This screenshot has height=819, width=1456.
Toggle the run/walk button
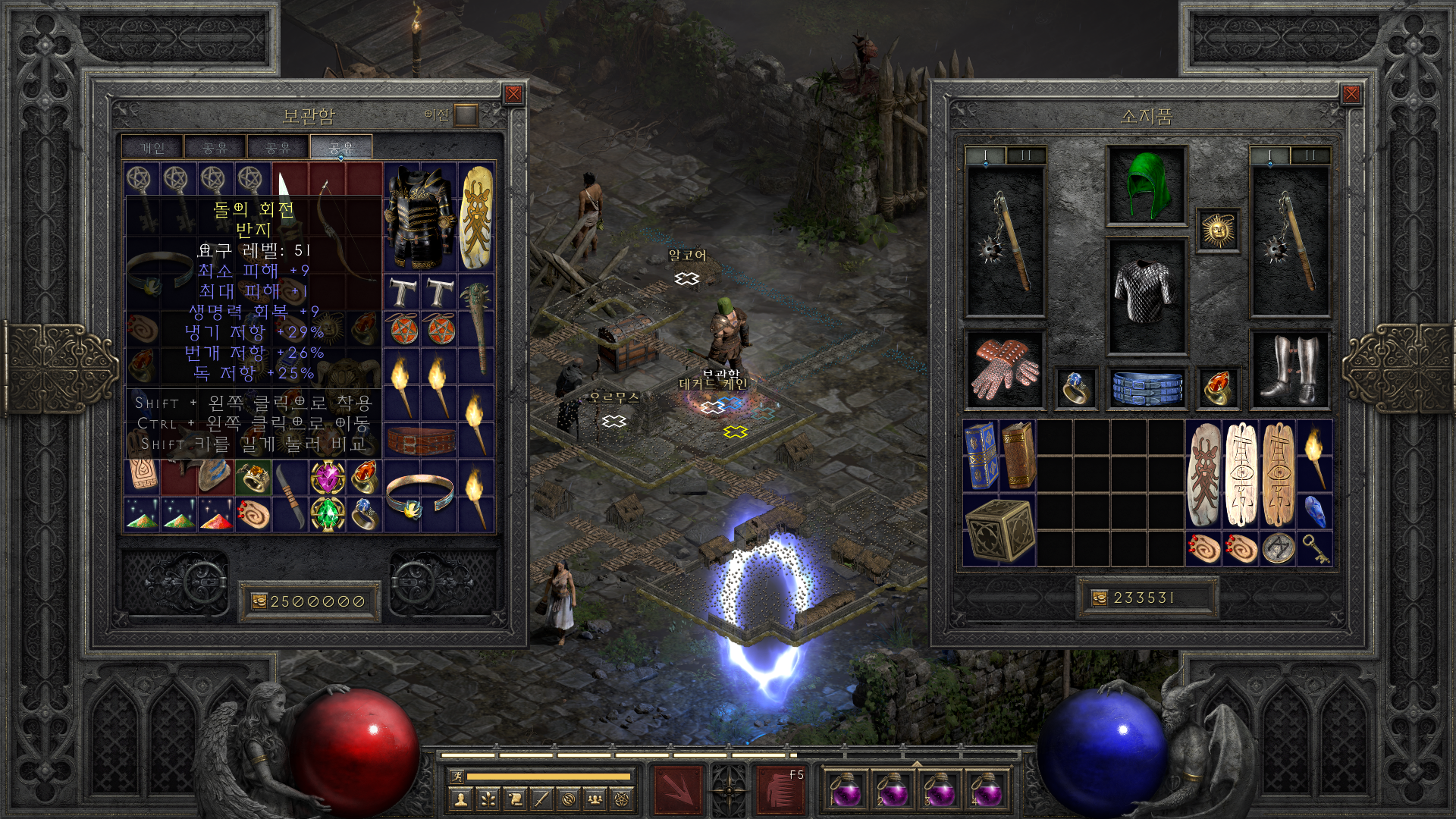coord(457,776)
